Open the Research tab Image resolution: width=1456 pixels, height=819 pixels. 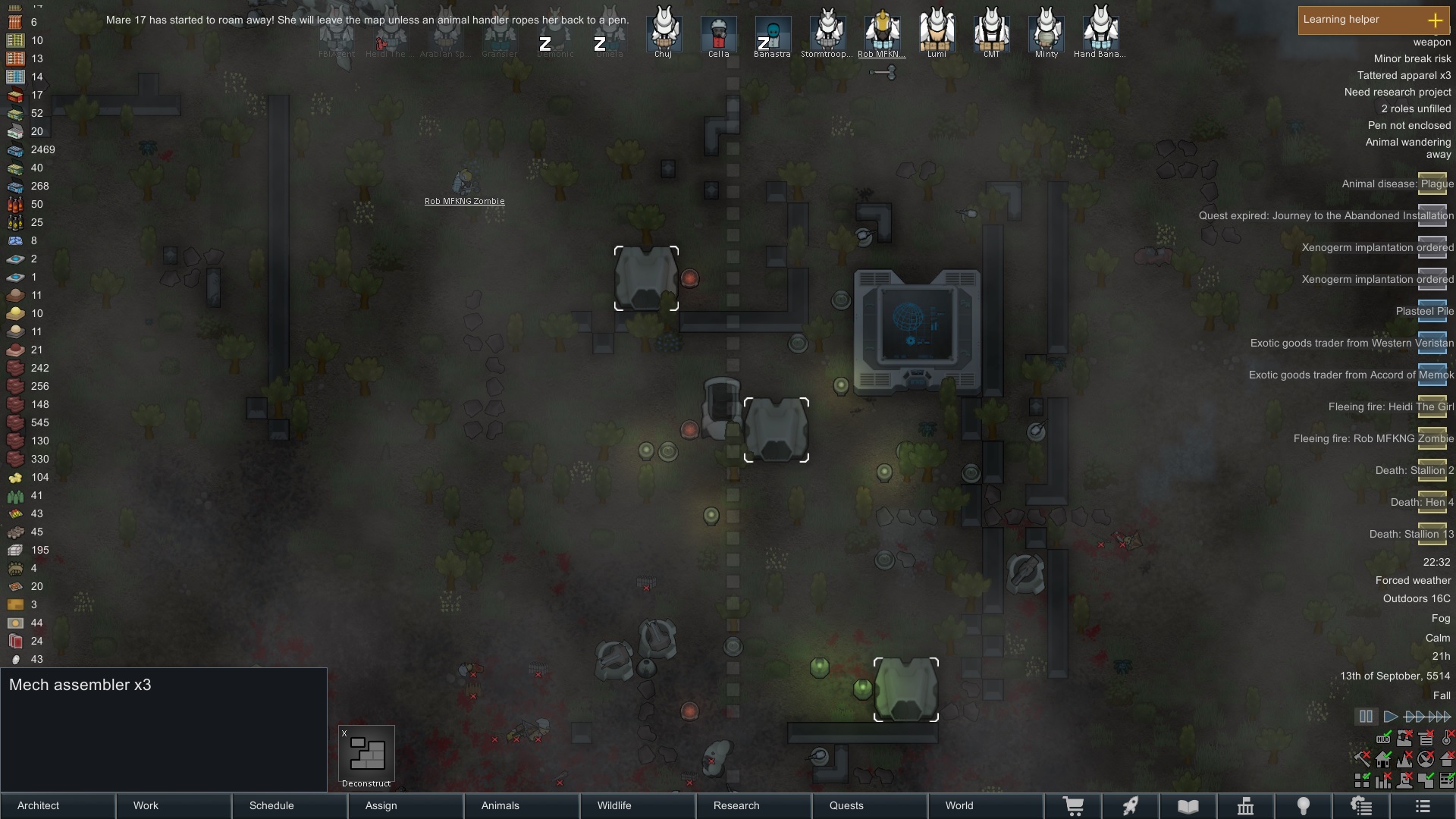(754, 805)
